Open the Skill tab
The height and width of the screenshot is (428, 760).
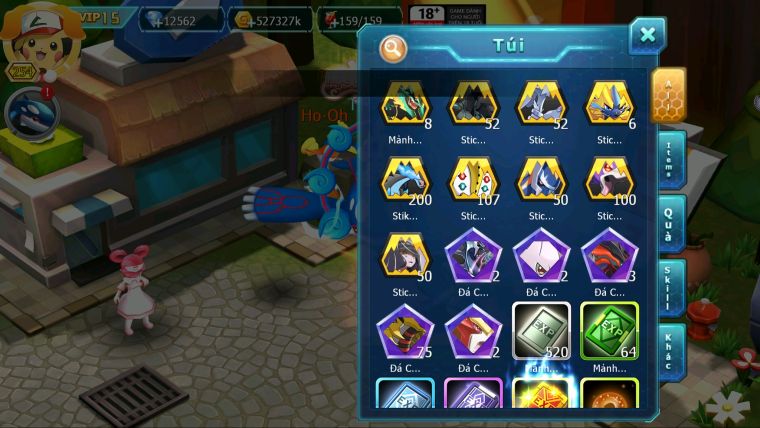point(670,288)
